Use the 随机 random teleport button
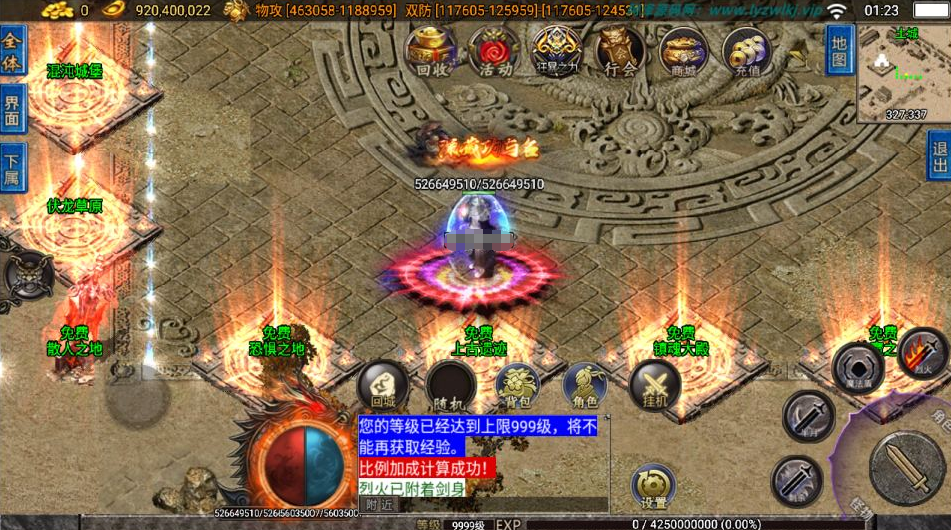This screenshot has height=530, width=951. (451, 385)
